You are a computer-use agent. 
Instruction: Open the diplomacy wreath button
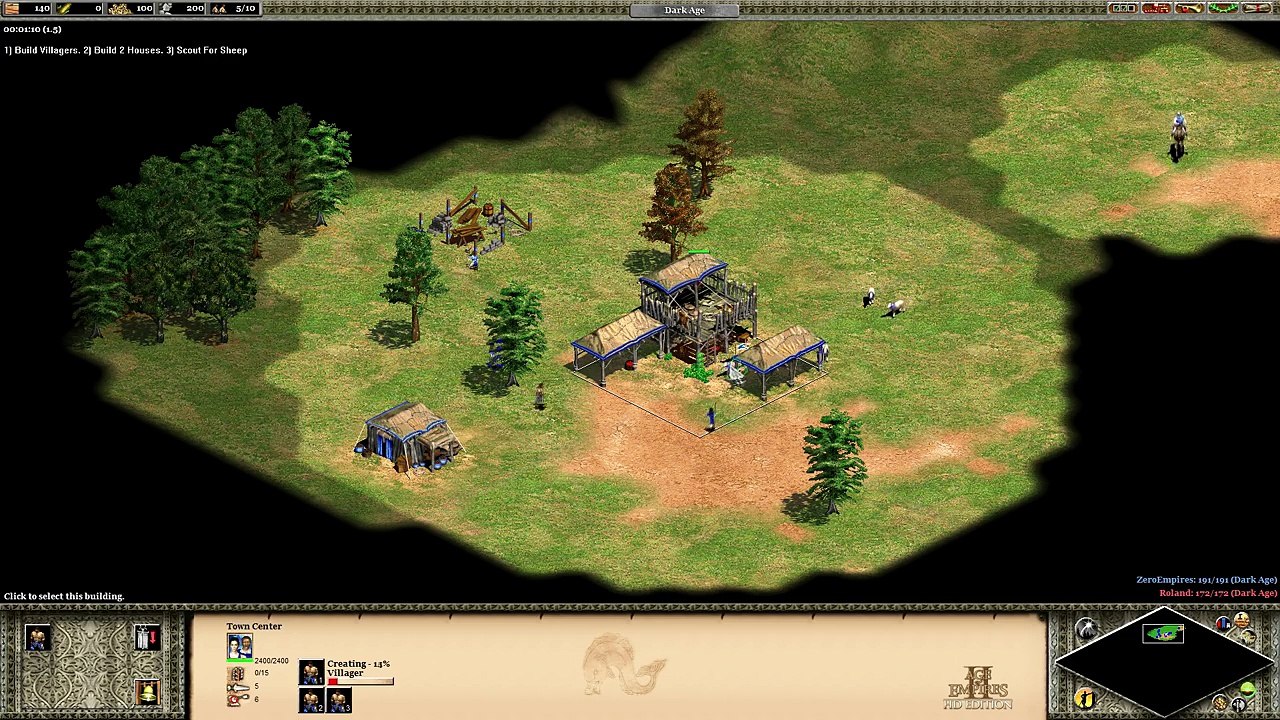coord(1222,9)
